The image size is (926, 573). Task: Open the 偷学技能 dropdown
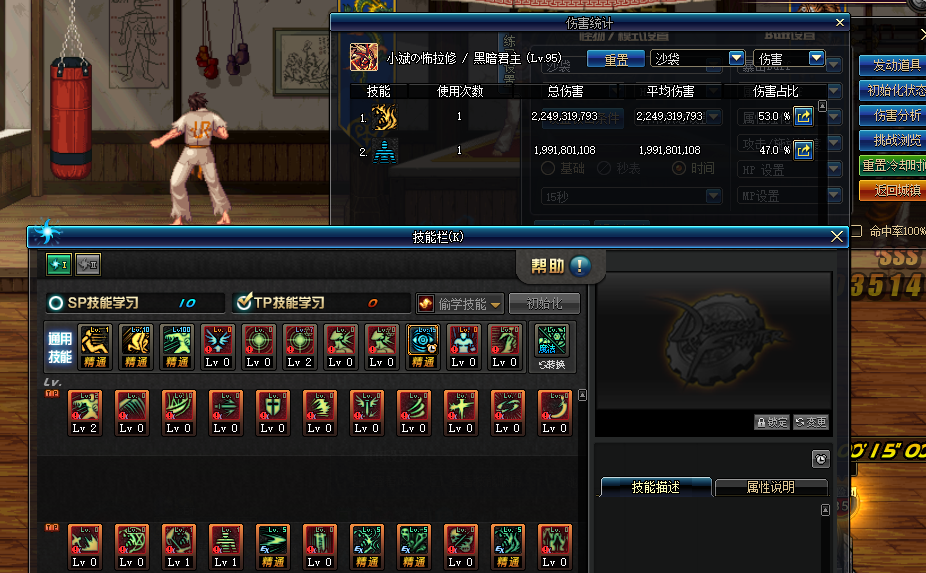point(460,303)
